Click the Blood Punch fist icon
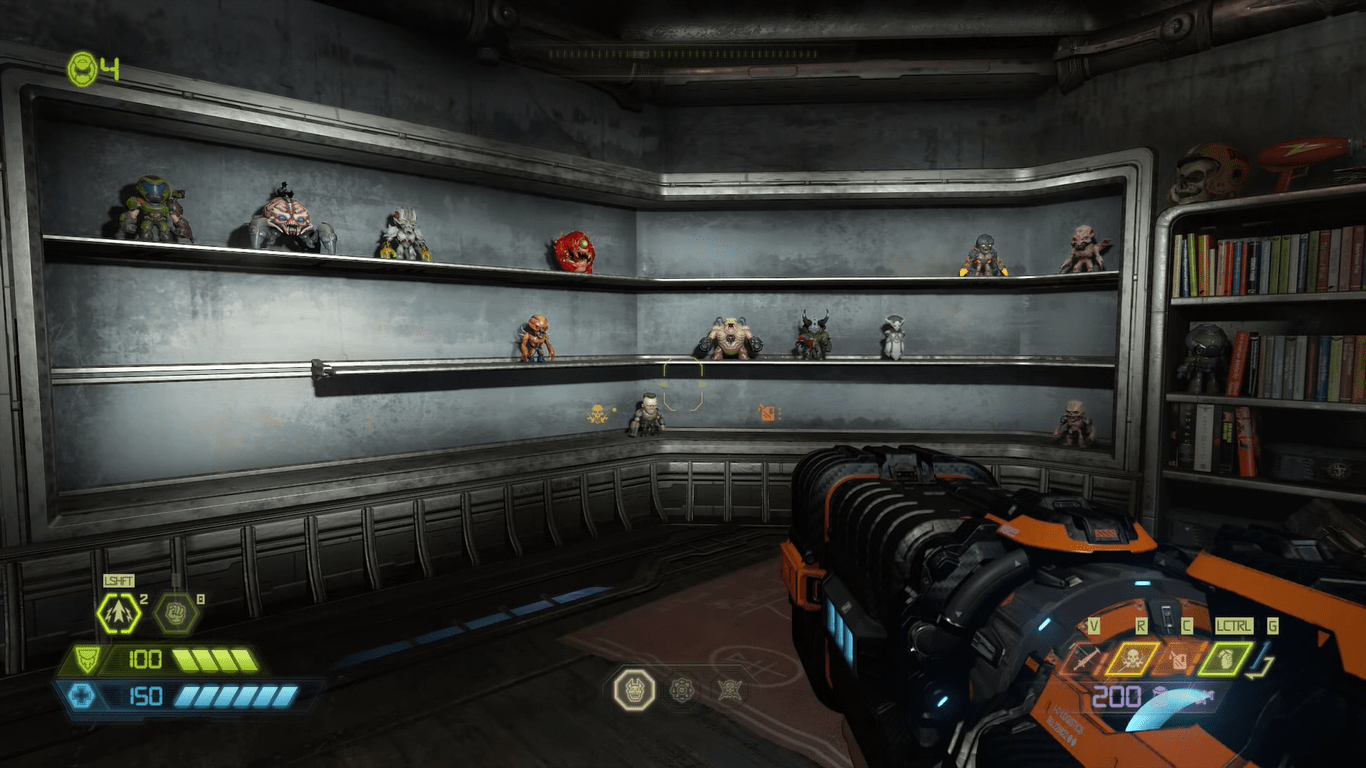 pyautogui.click(x=176, y=613)
